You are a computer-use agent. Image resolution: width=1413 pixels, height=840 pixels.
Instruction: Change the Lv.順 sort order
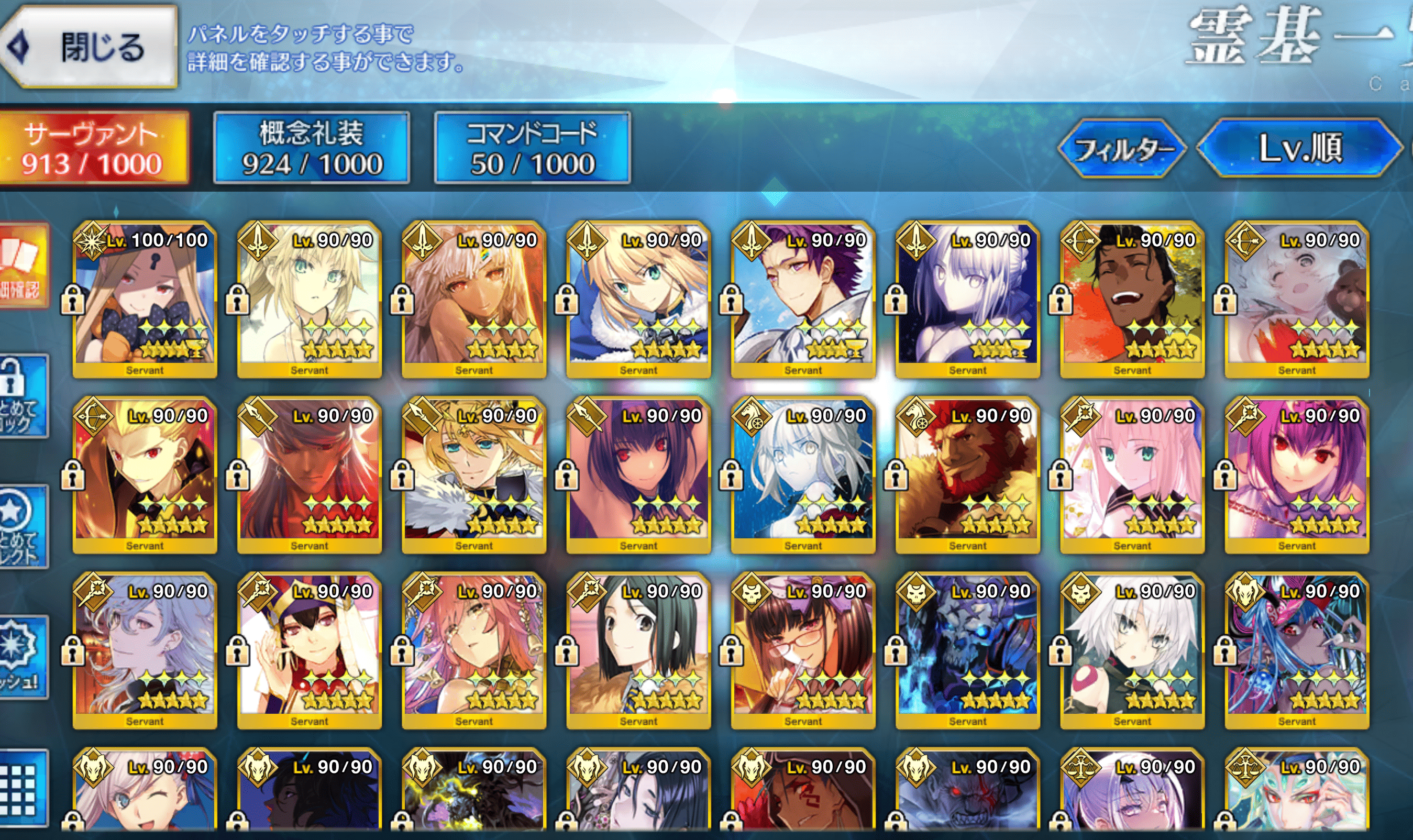pos(1300,148)
